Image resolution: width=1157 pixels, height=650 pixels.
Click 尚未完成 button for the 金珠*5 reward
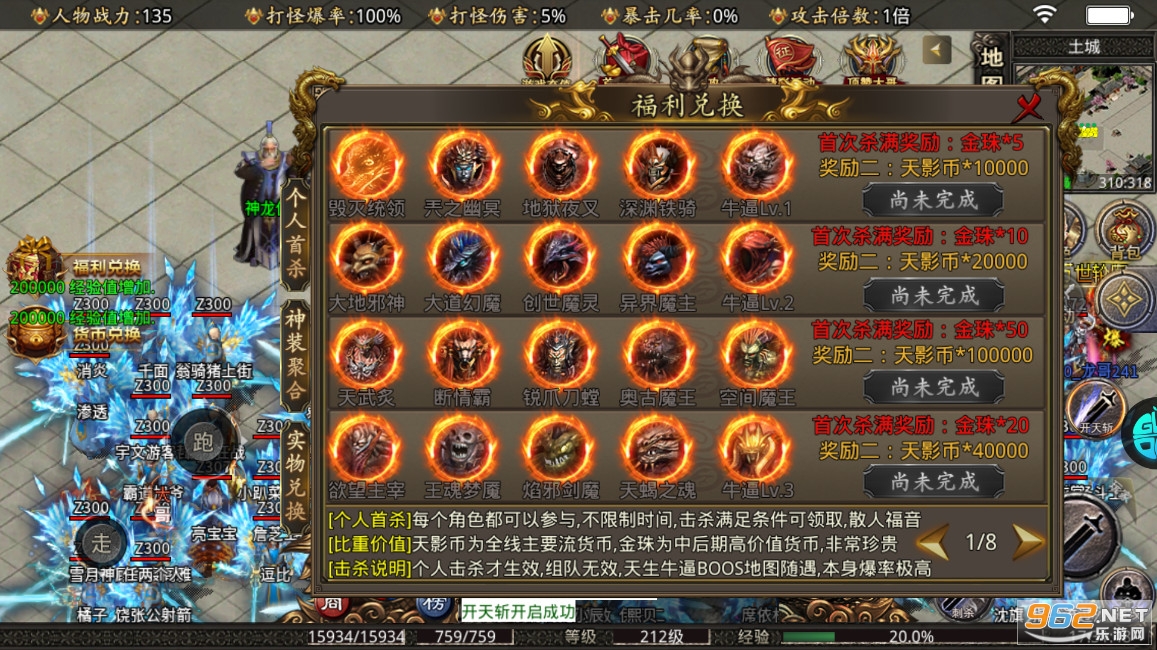(x=933, y=200)
